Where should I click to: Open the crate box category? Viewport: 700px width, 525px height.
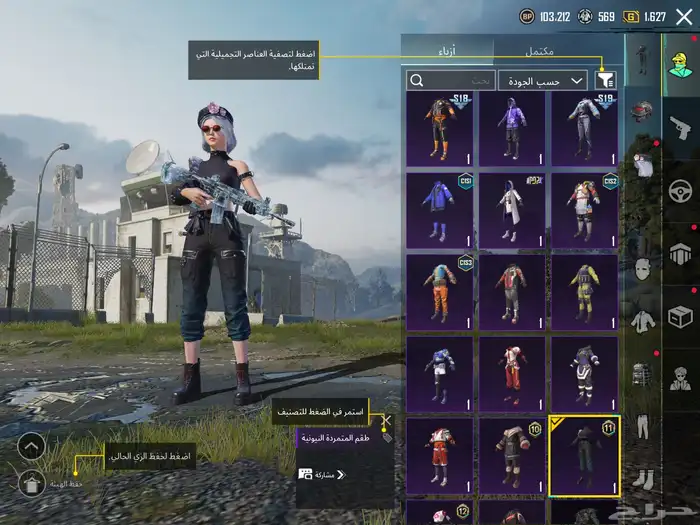pyautogui.click(x=680, y=317)
